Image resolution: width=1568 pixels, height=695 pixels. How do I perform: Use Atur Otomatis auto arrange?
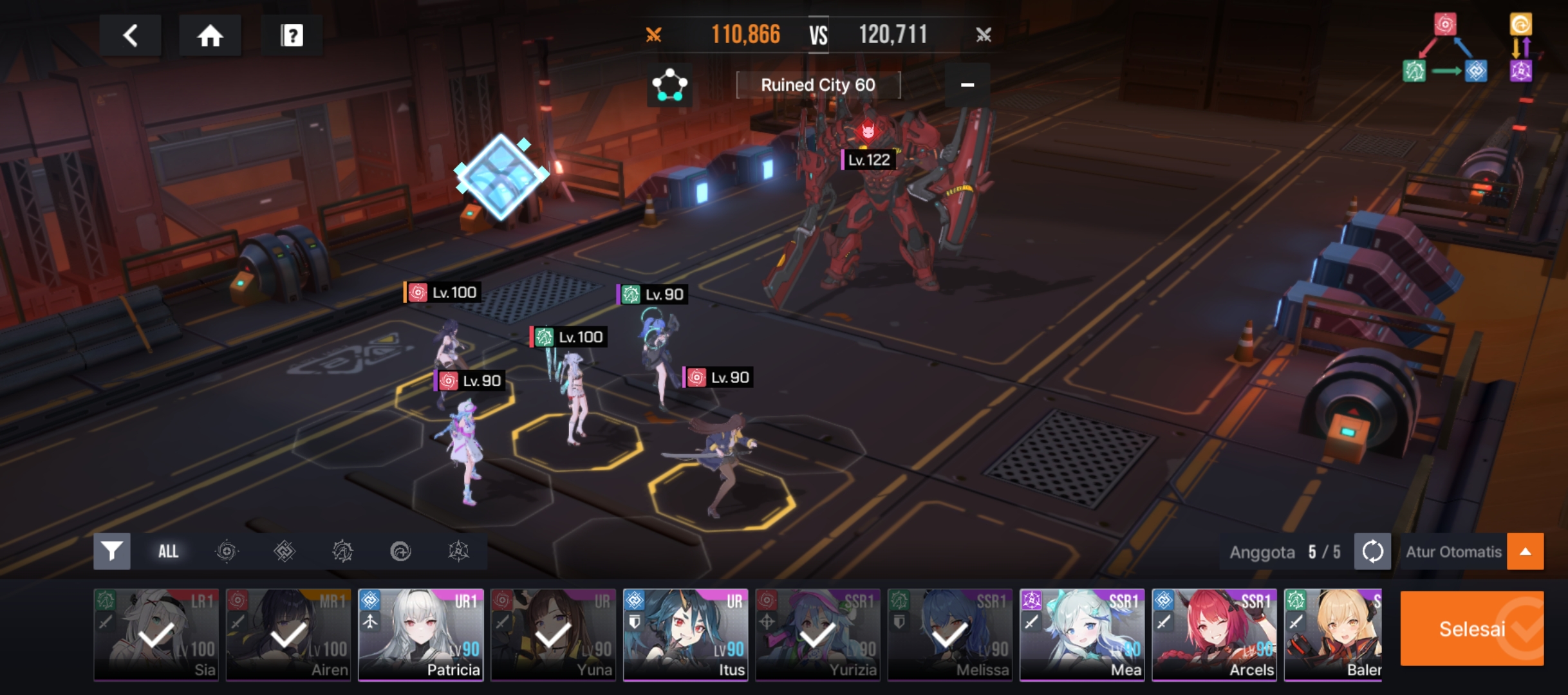click(1453, 551)
